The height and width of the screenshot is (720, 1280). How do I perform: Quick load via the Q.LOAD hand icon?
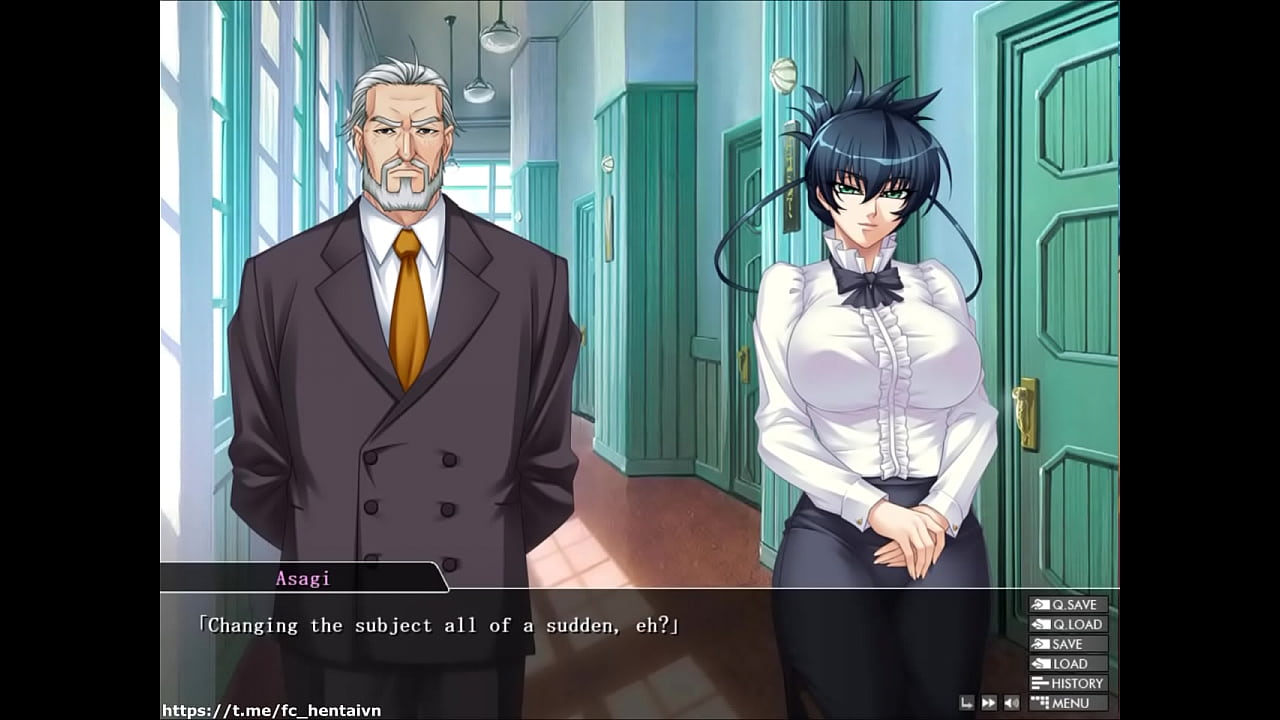1041,624
